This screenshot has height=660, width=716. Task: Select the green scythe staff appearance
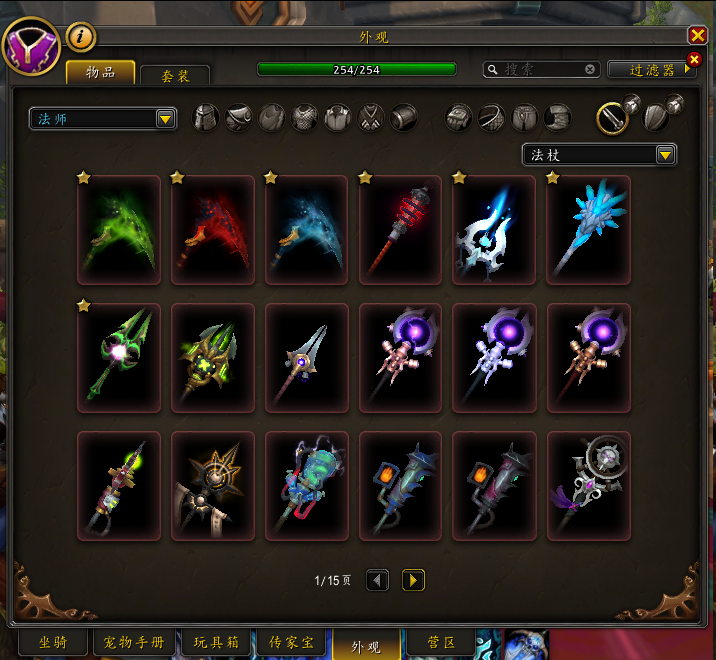coord(119,230)
